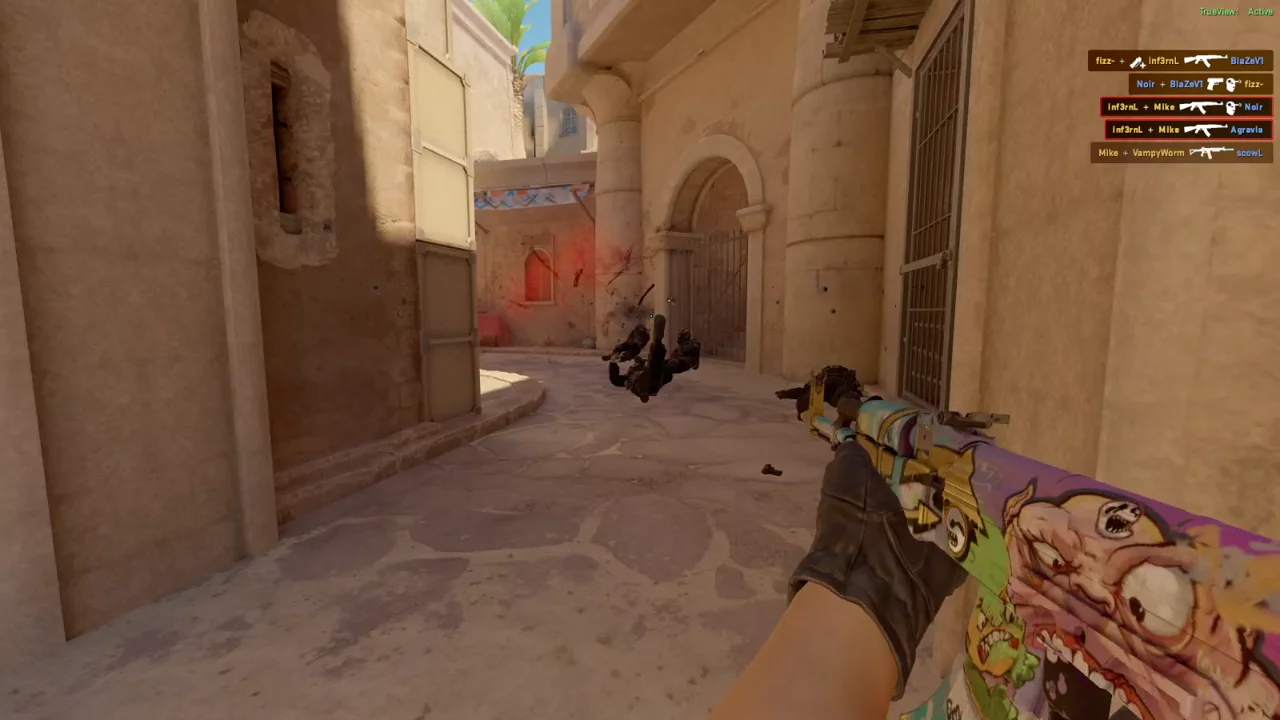Click the assist damage icon beside fizz-
1280x720 pixels.
pos(1136,61)
